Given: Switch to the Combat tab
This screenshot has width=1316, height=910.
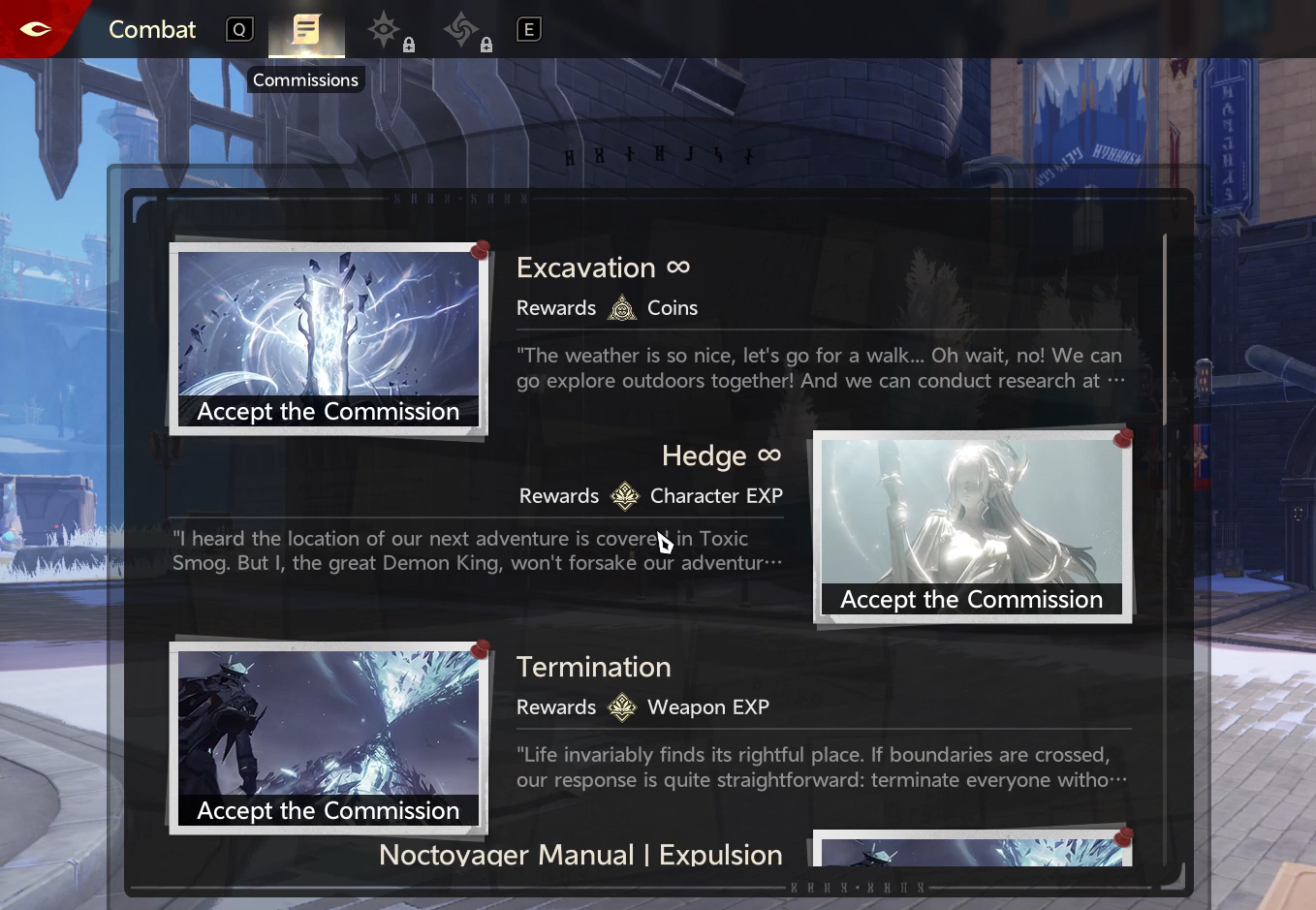Looking at the screenshot, I should 151,29.
